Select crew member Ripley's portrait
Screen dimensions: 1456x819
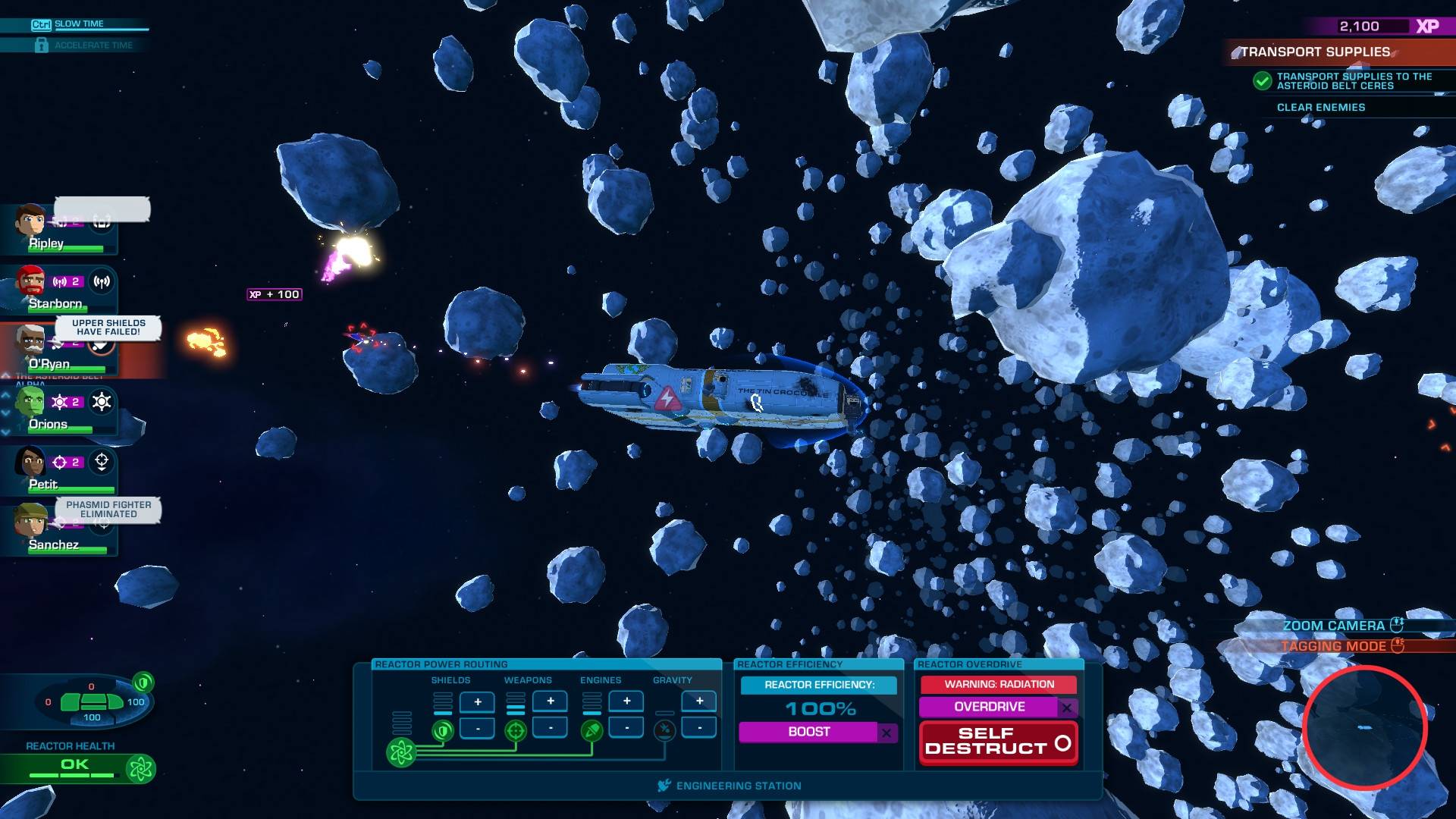point(30,221)
